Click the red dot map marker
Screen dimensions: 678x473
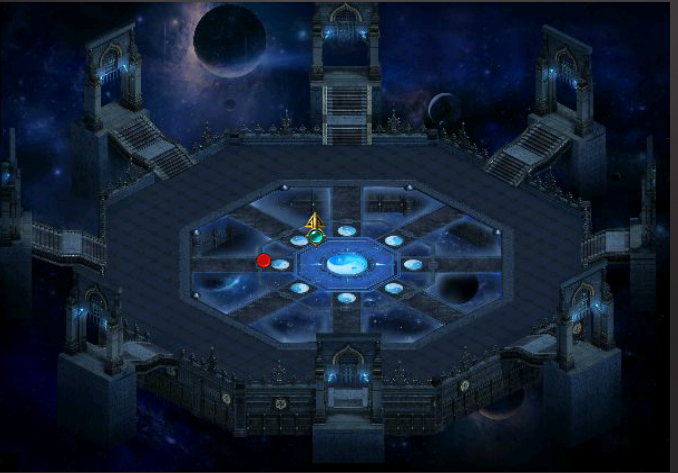[x=264, y=261]
